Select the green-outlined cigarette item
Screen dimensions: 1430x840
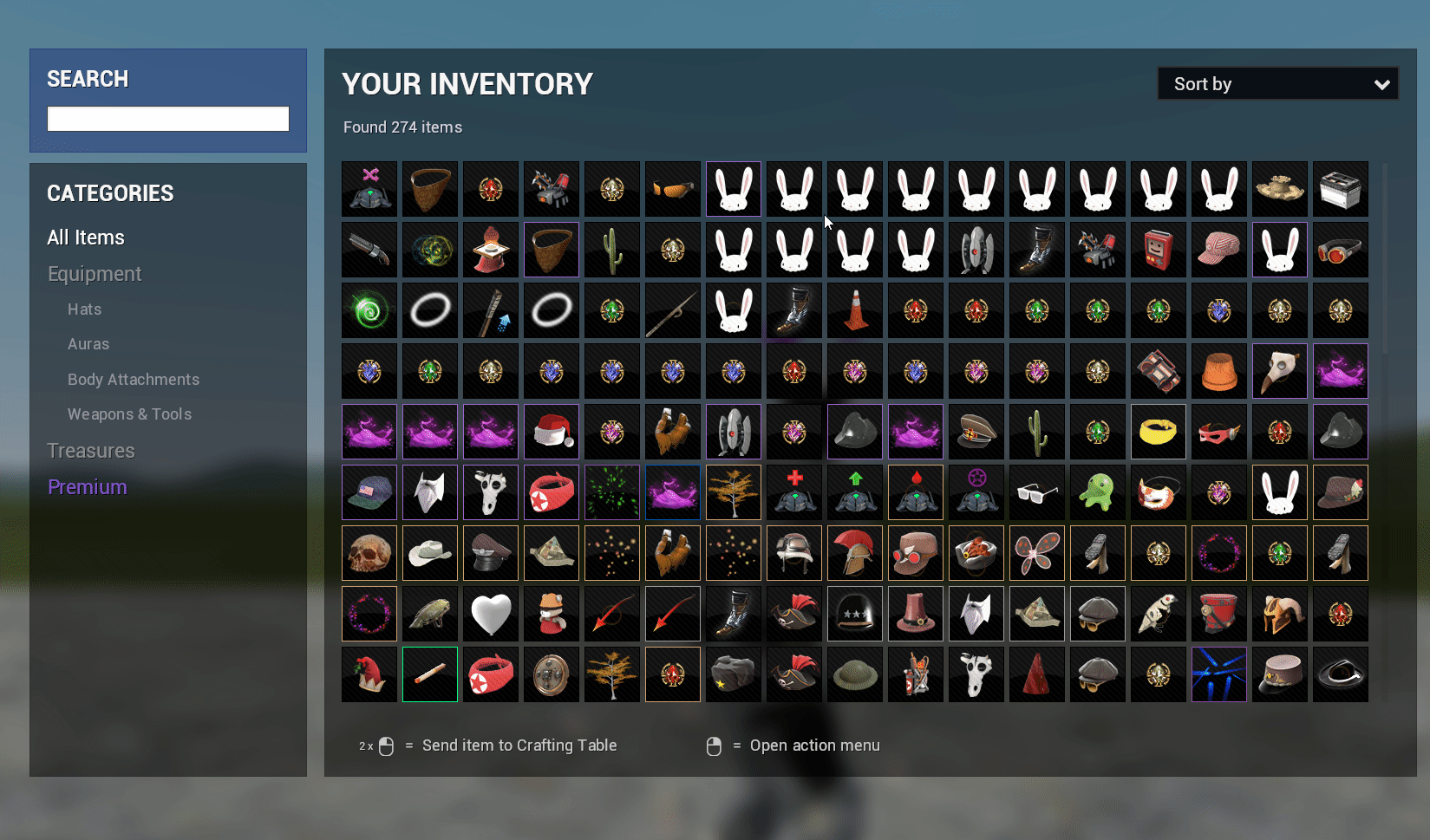pyautogui.click(x=429, y=674)
